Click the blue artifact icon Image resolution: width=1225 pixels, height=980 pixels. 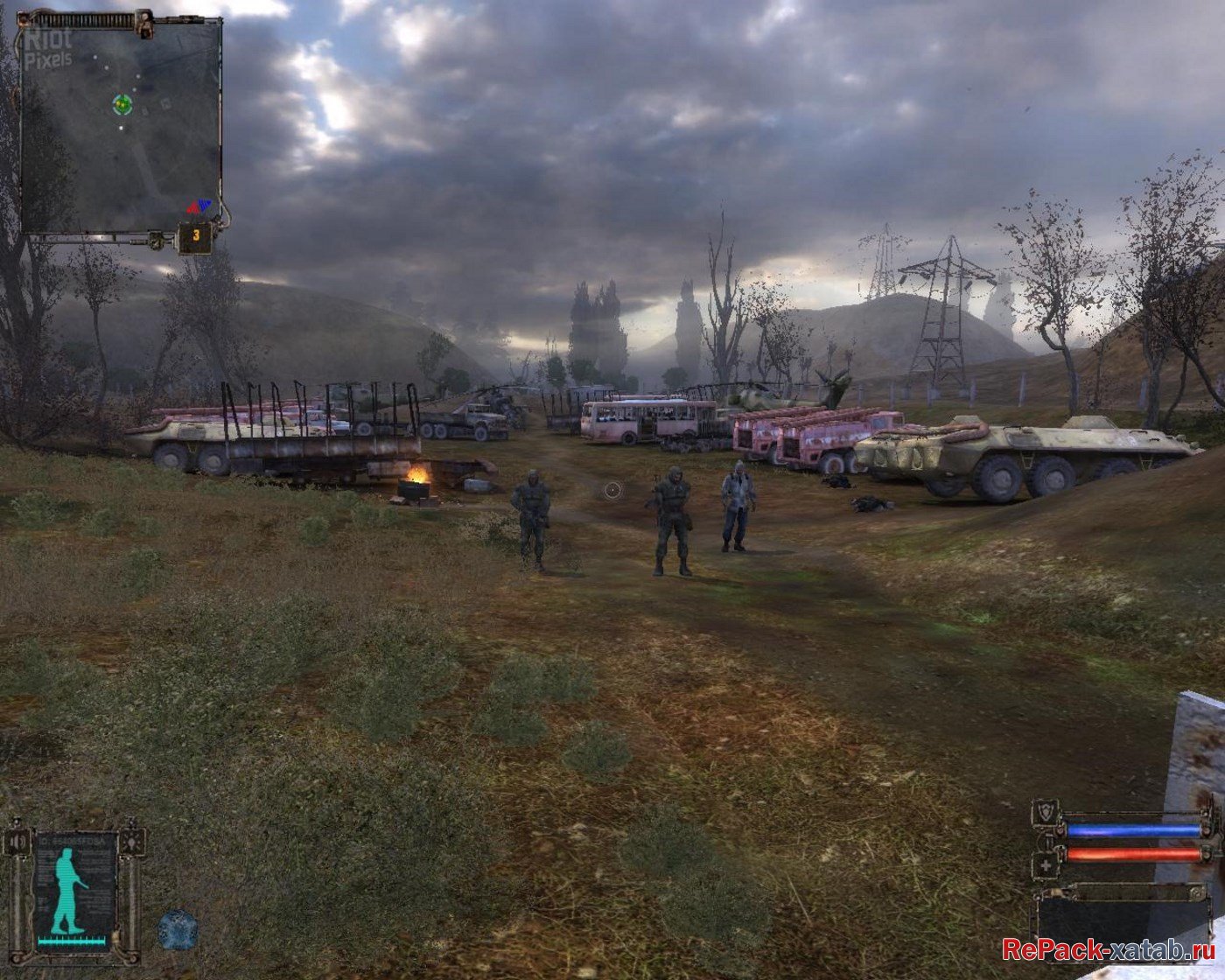[178, 929]
